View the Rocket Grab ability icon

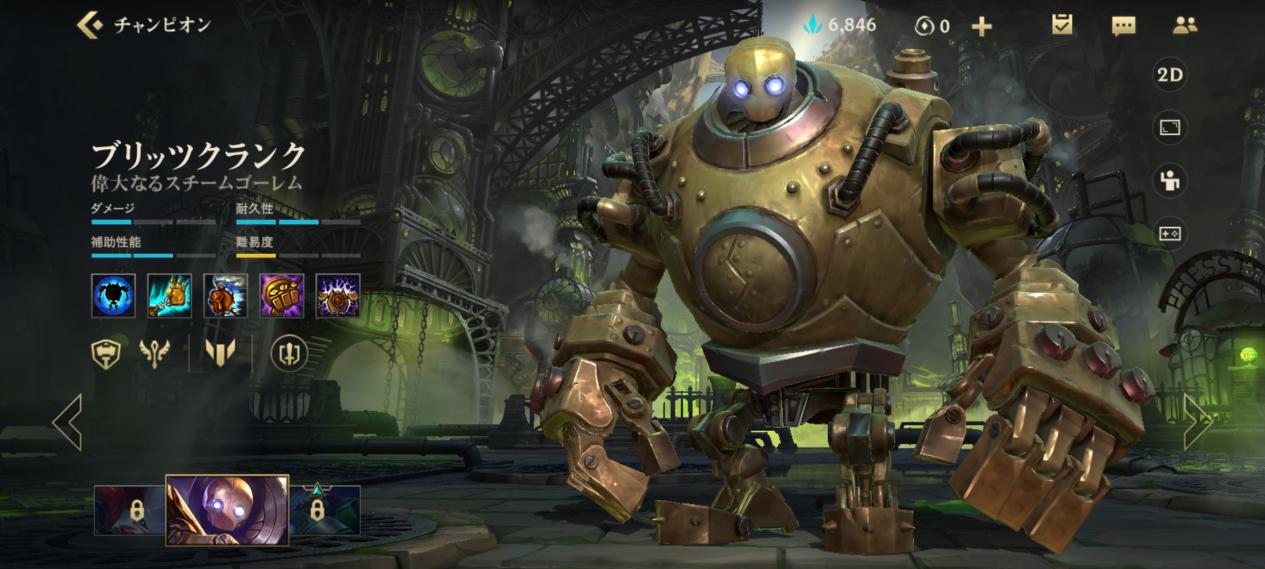(170, 295)
